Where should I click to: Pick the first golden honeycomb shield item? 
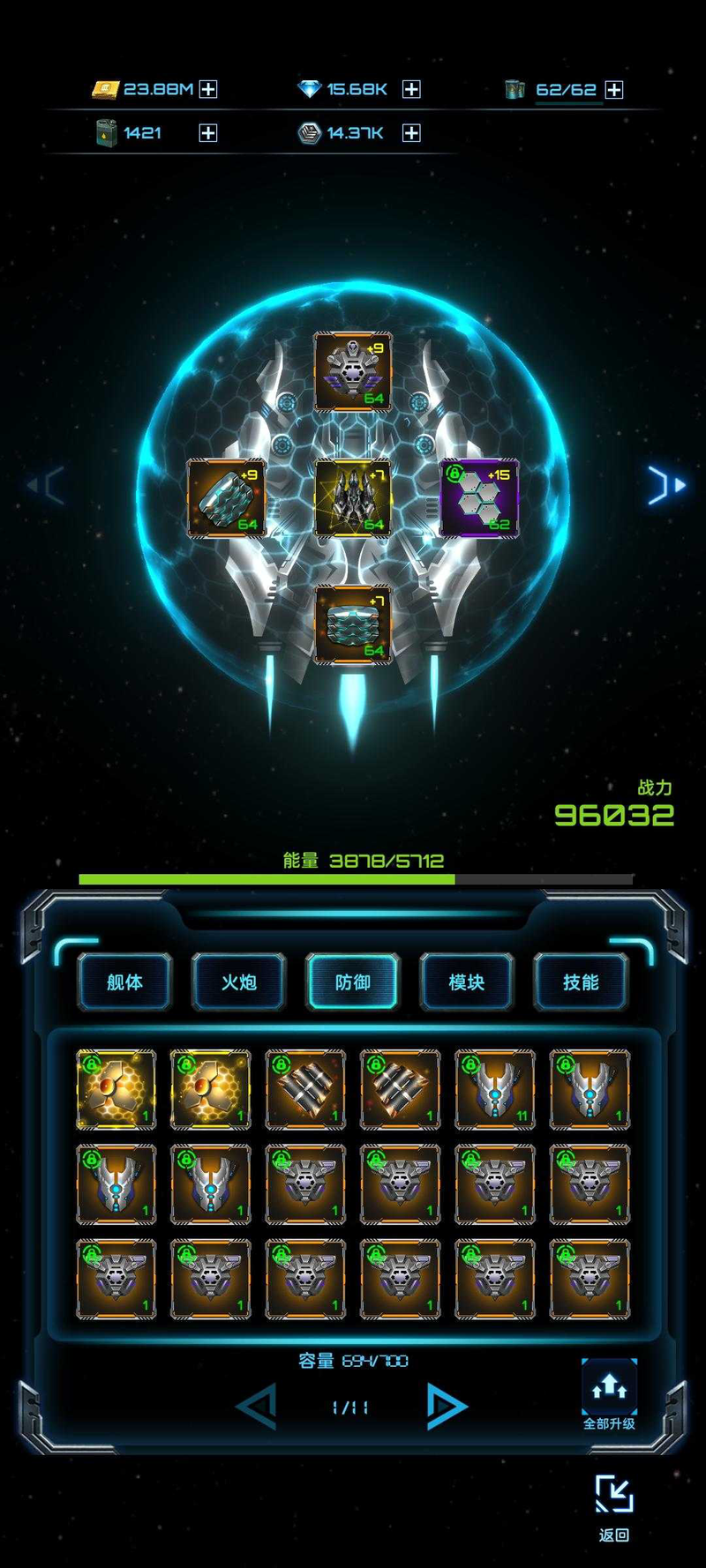pyautogui.click(x=116, y=1089)
